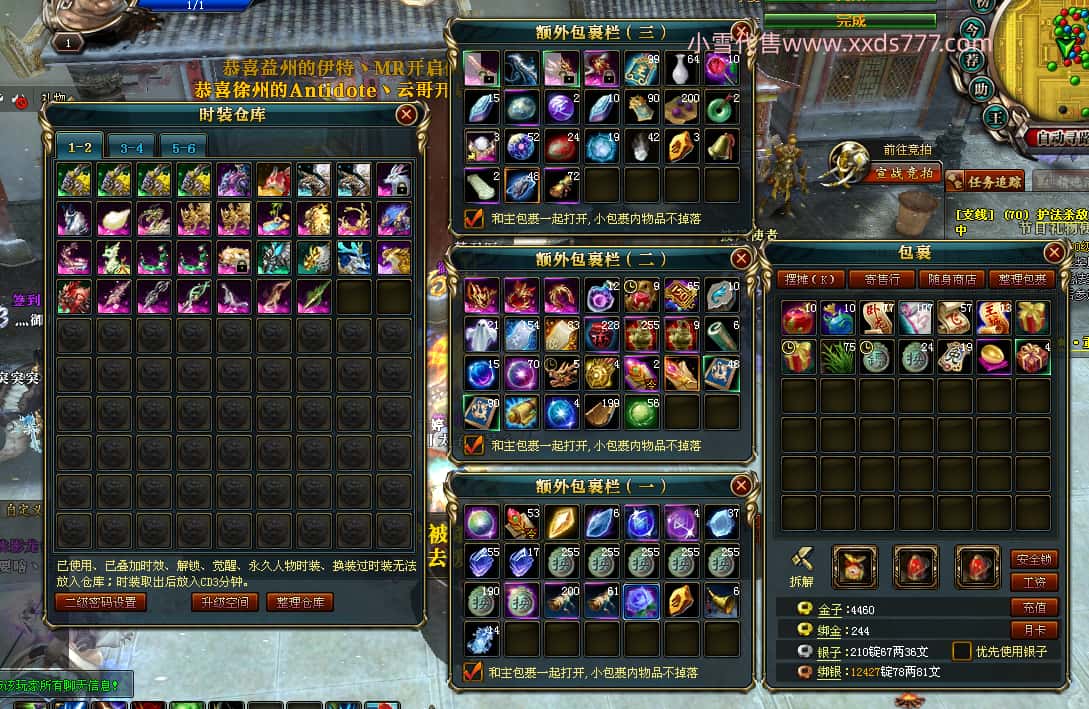Open 二级密码设置 password settings

(101, 602)
